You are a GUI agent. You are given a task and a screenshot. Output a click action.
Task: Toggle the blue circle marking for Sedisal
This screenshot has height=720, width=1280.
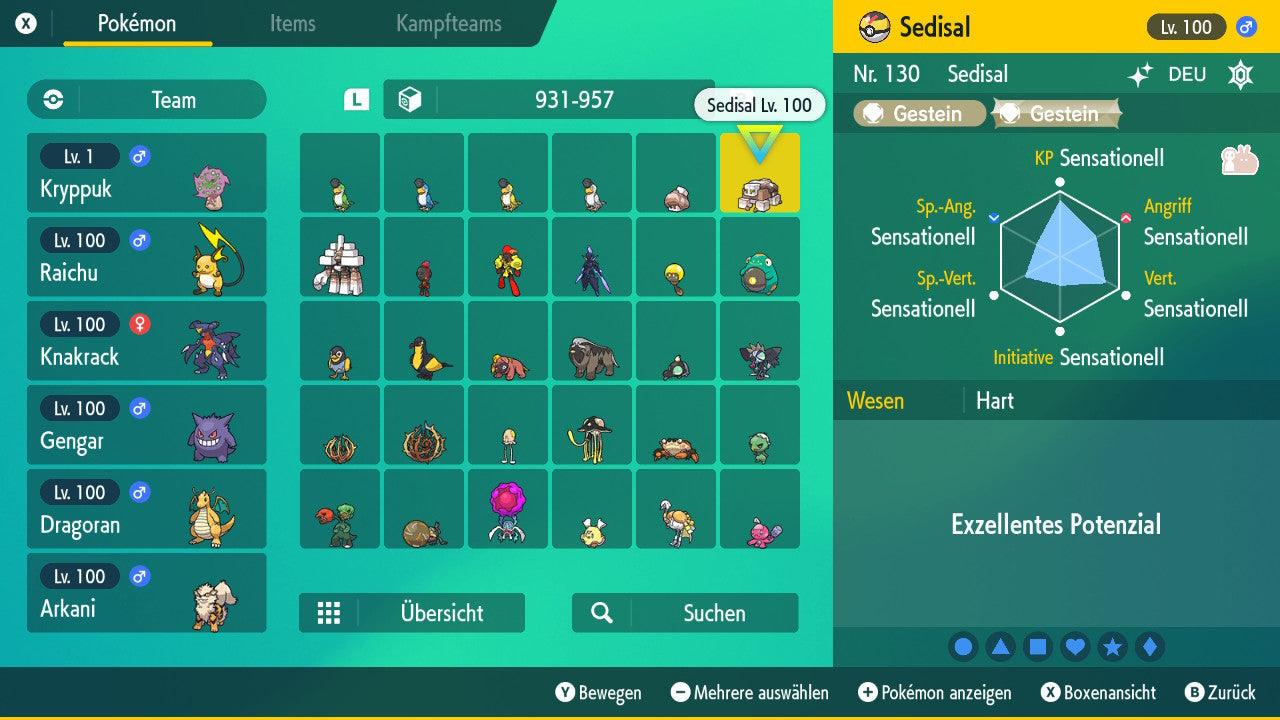coord(963,646)
